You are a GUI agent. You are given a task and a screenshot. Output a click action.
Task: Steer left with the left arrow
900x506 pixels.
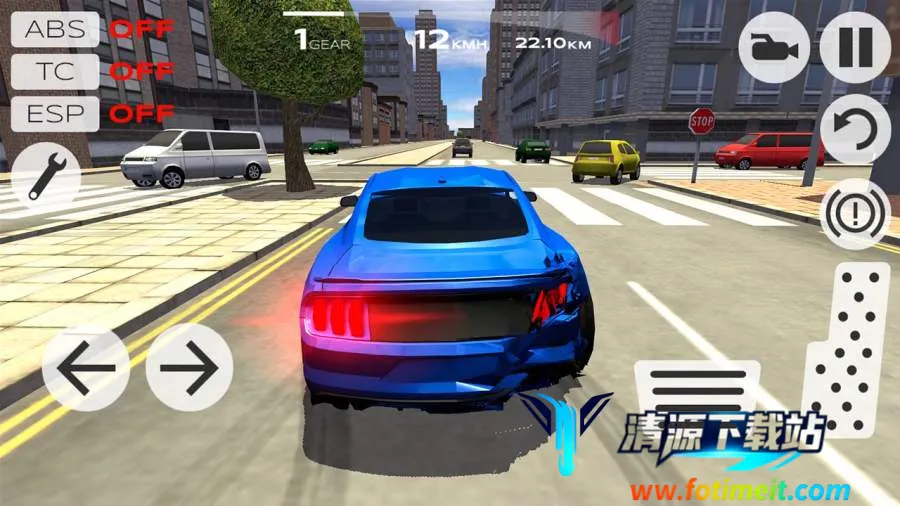pyautogui.click(x=86, y=367)
